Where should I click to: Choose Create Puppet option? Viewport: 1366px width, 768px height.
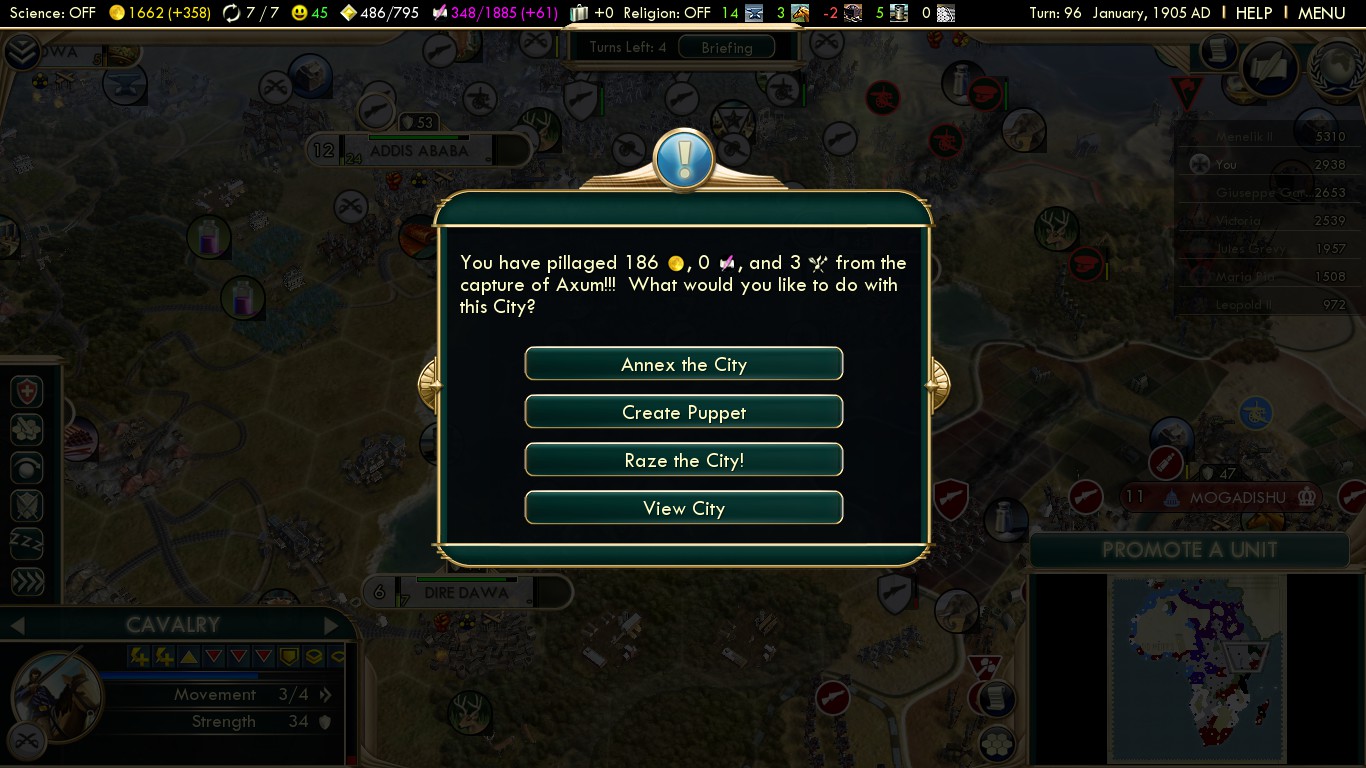pyautogui.click(x=684, y=412)
